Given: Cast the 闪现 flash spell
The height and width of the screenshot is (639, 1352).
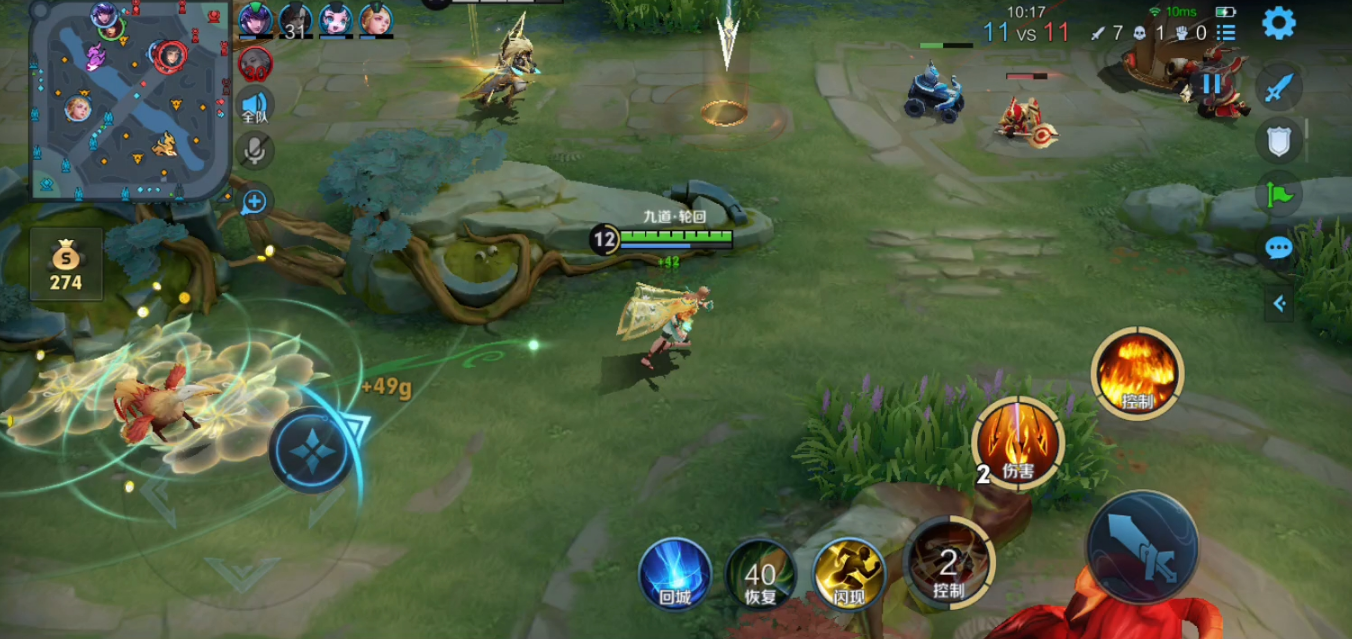Looking at the screenshot, I should pos(848,574).
